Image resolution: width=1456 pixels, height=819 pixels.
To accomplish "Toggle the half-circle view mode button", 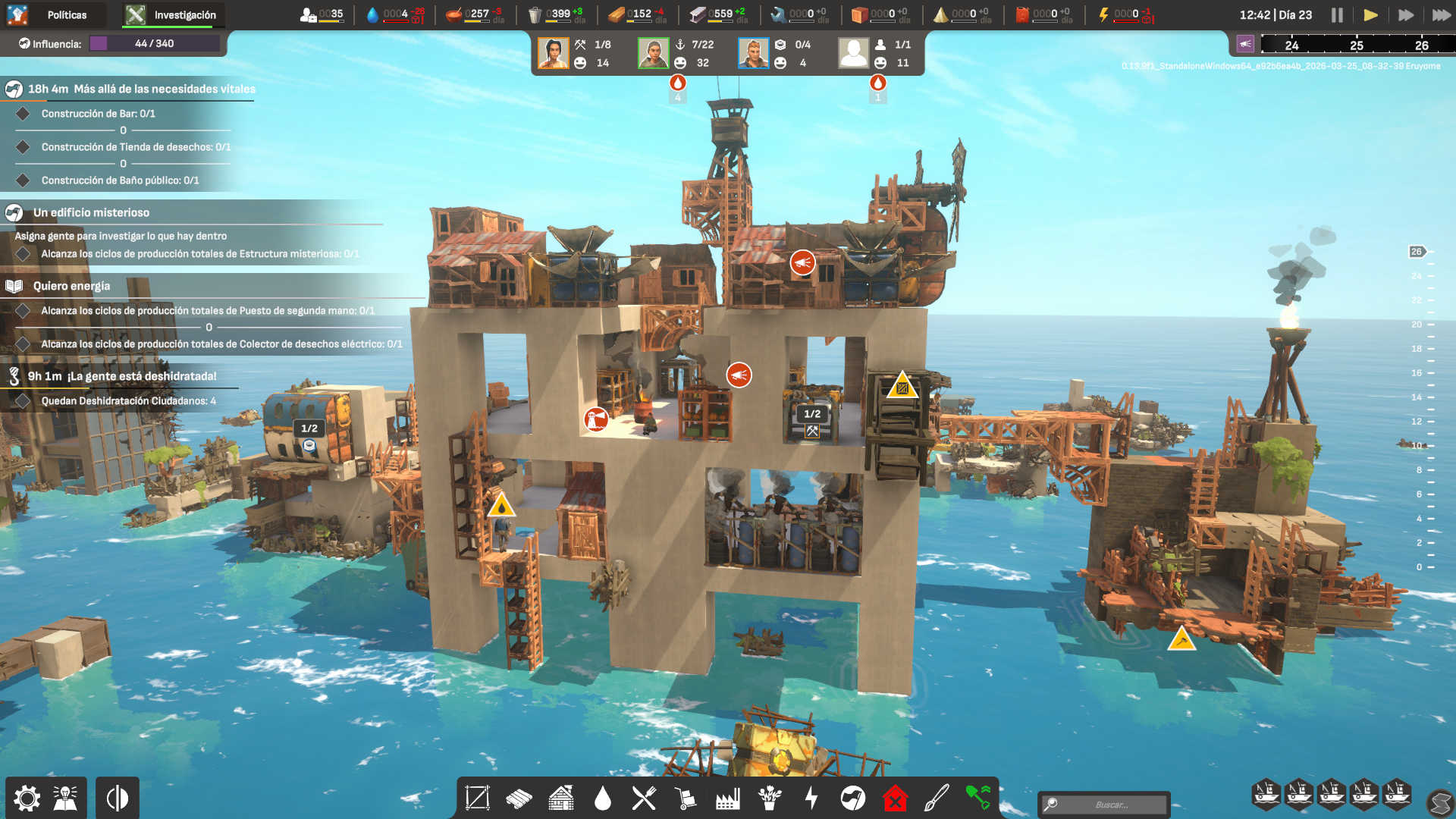I will point(118,798).
